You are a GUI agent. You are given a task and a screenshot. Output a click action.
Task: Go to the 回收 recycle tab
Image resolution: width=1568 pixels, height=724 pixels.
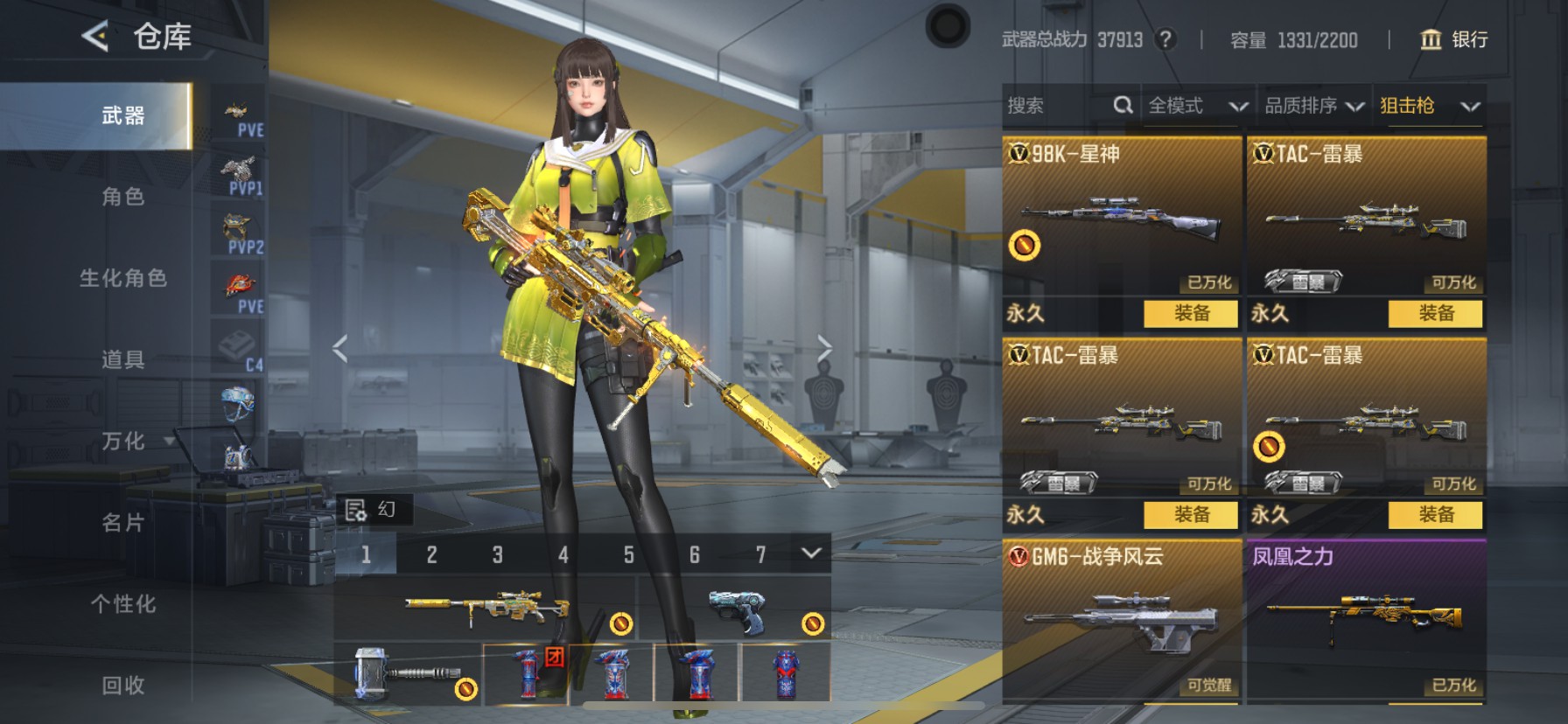point(122,686)
